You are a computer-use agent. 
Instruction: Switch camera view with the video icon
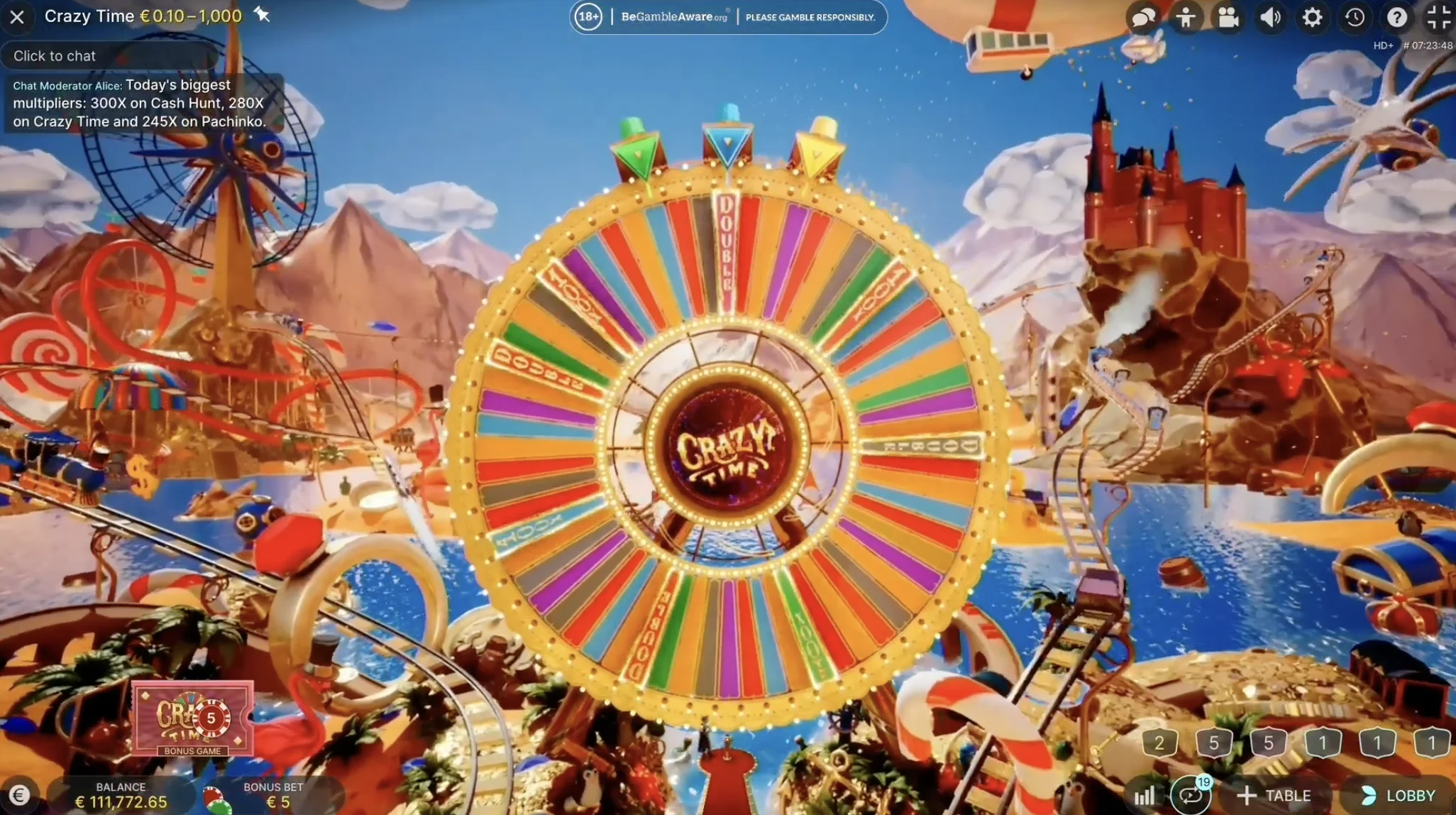pos(1230,18)
